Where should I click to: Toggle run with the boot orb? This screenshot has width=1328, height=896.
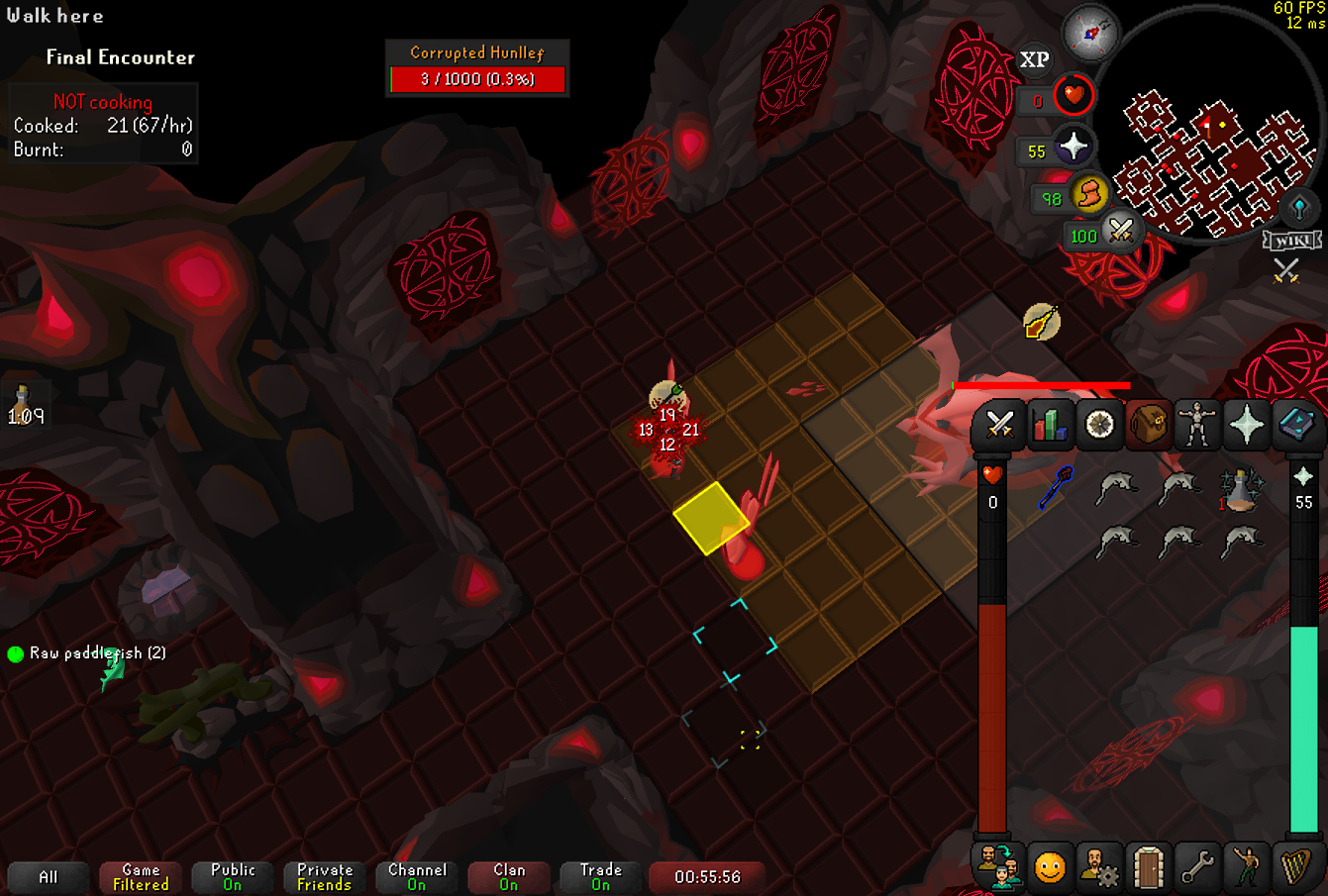tap(1089, 193)
